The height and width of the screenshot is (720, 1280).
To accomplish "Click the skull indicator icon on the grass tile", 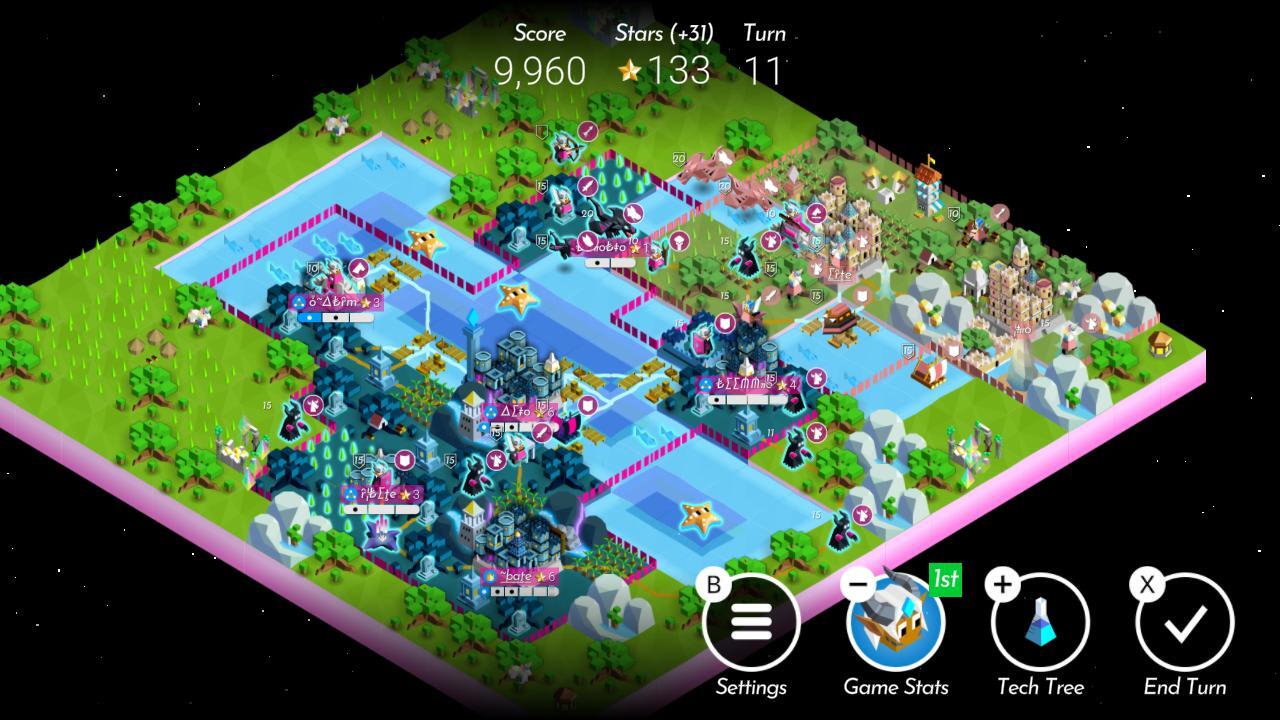I will click(x=680, y=243).
